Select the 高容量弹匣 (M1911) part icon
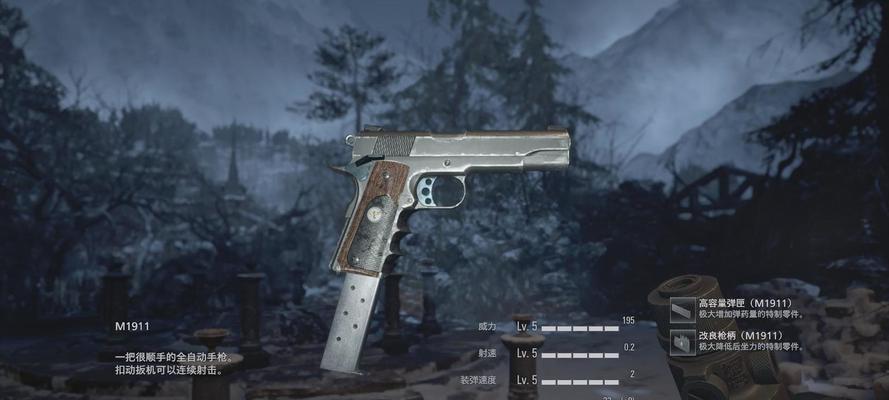The image size is (889, 400). coord(683,309)
